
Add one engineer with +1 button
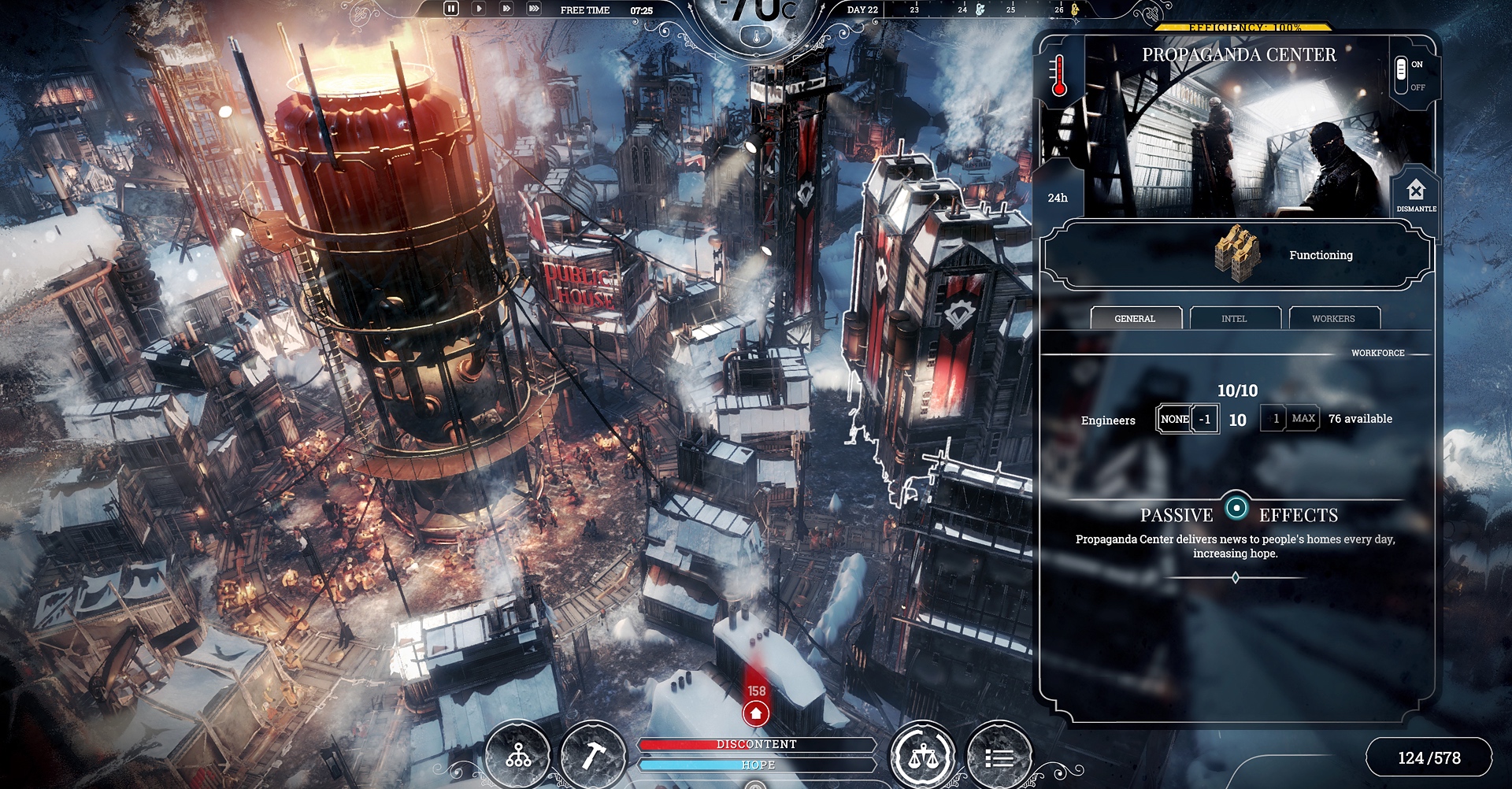pyautogui.click(x=1274, y=419)
